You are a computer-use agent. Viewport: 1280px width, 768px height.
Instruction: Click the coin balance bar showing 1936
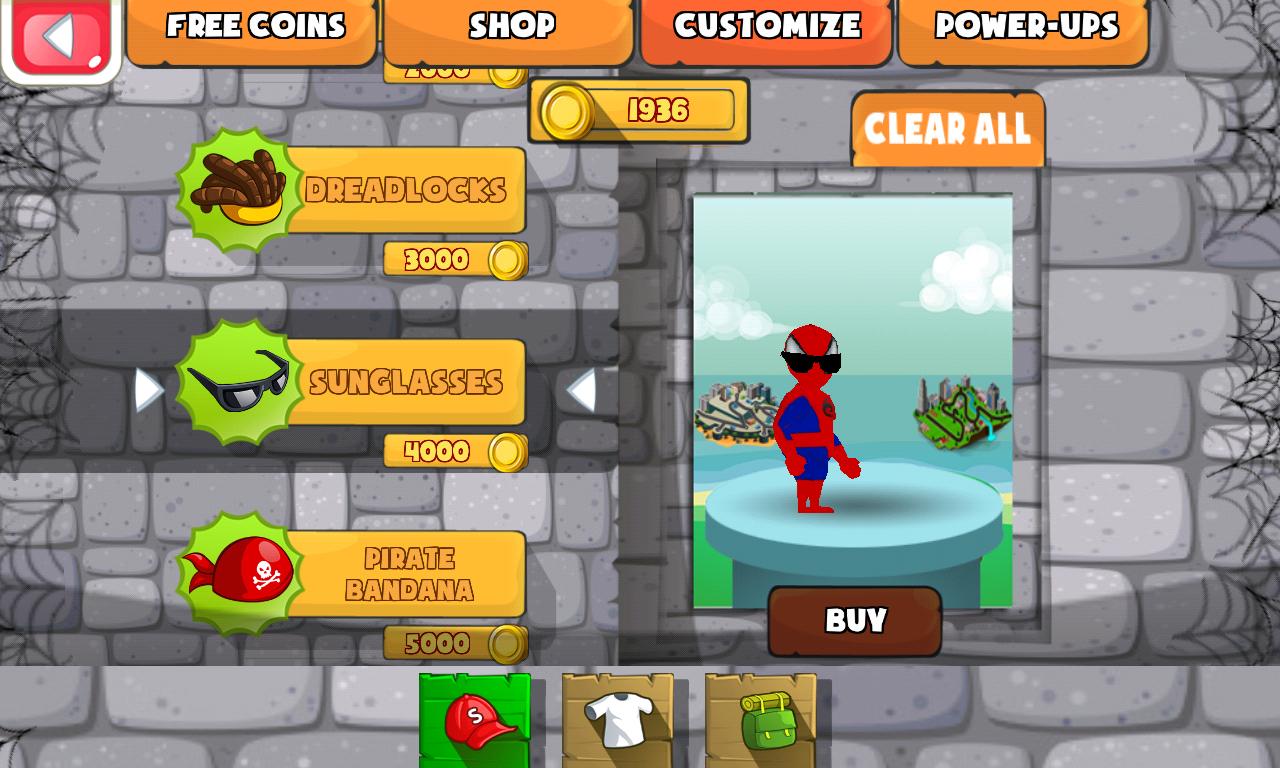pos(640,110)
